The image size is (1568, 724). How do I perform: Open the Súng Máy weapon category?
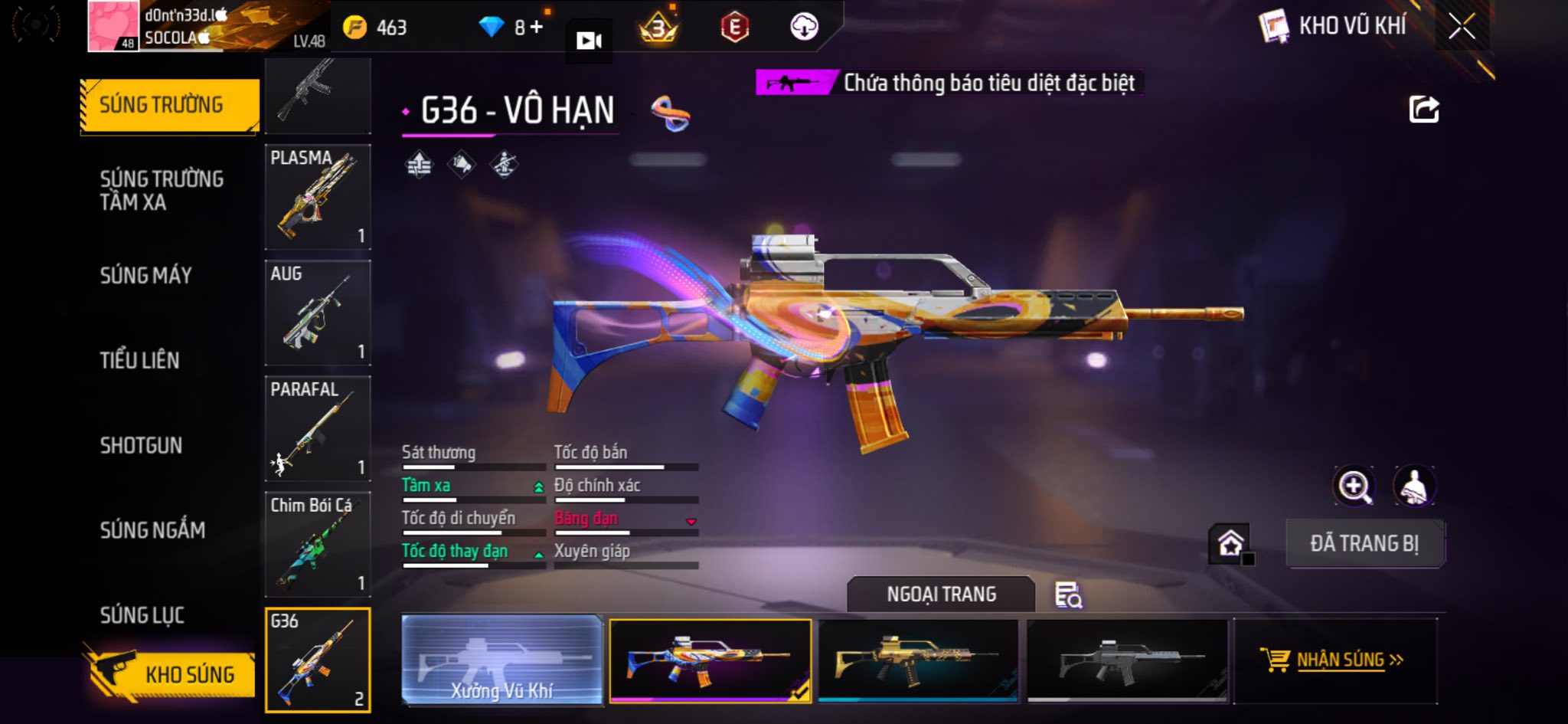tap(145, 275)
